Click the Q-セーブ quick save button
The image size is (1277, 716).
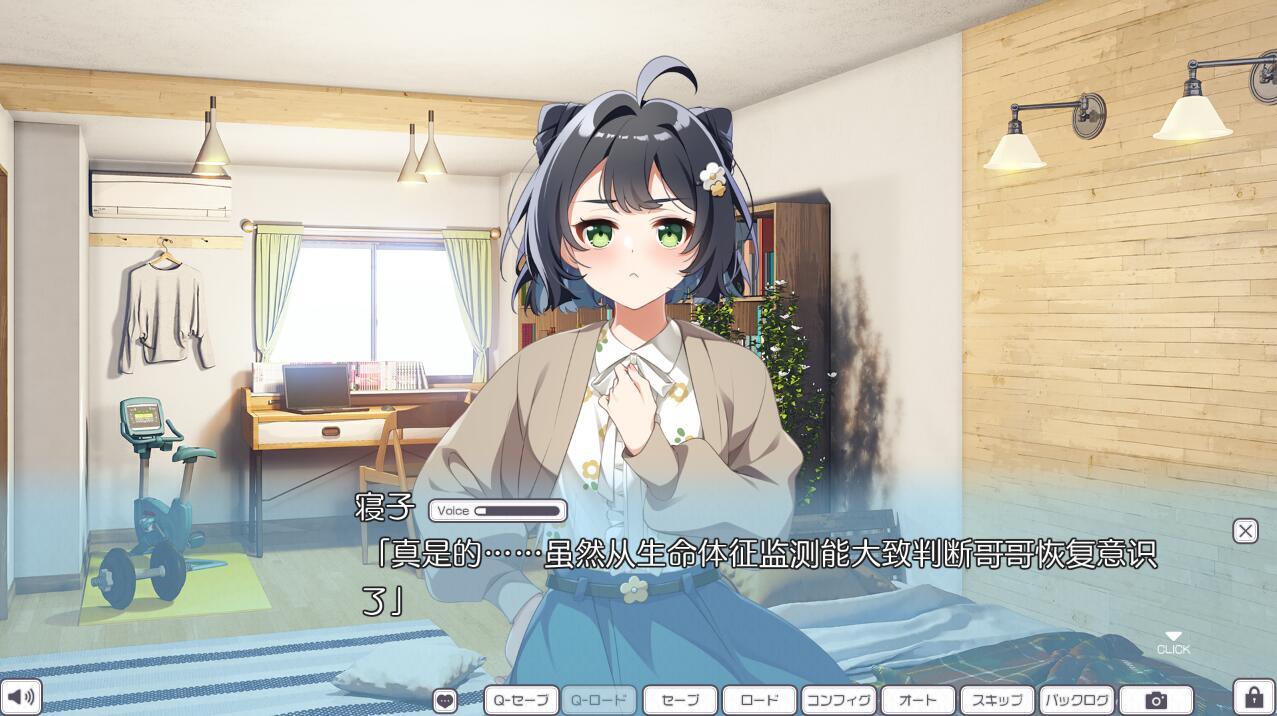tap(521, 700)
